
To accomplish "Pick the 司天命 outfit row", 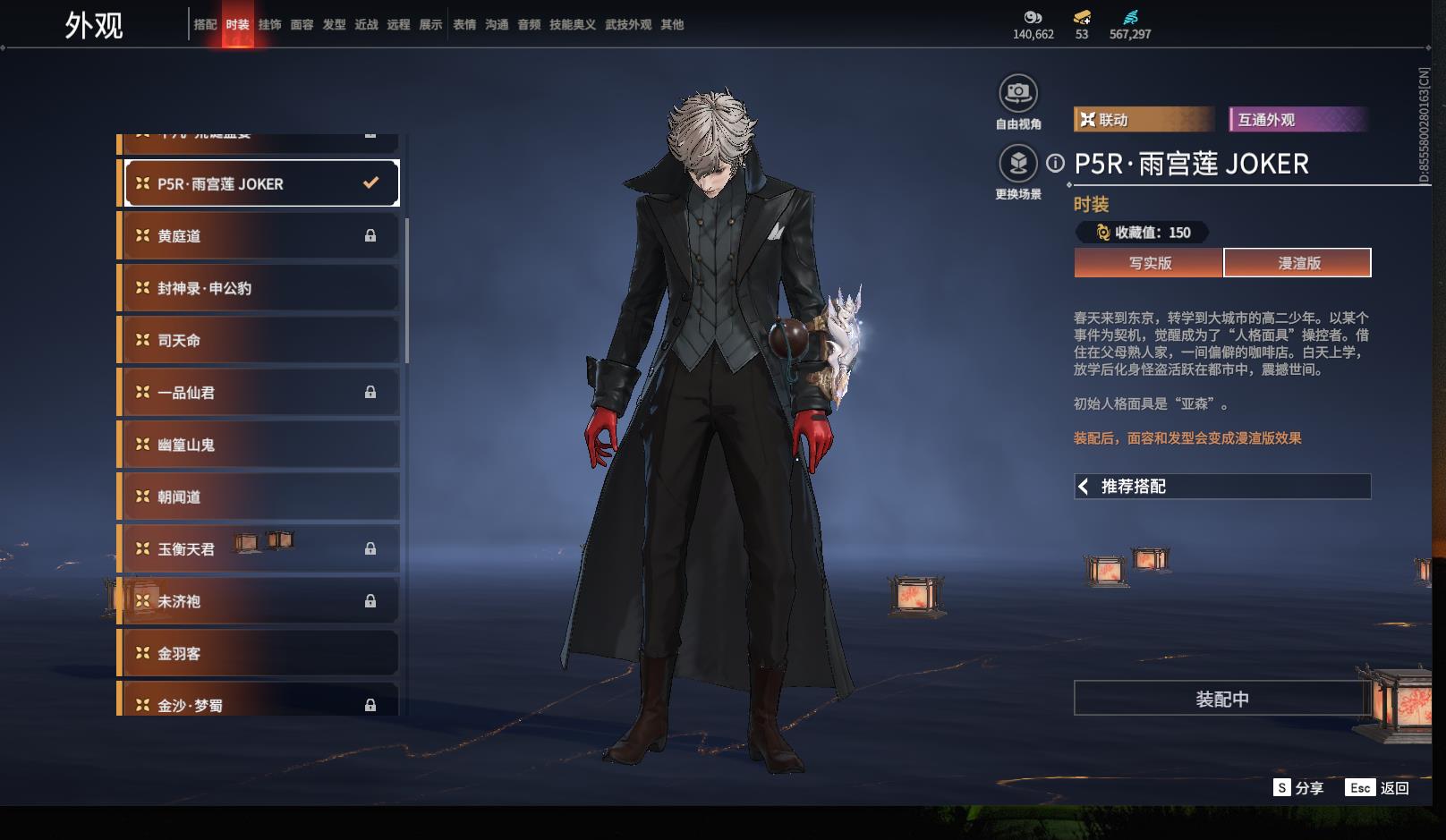I will pos(259,340).
